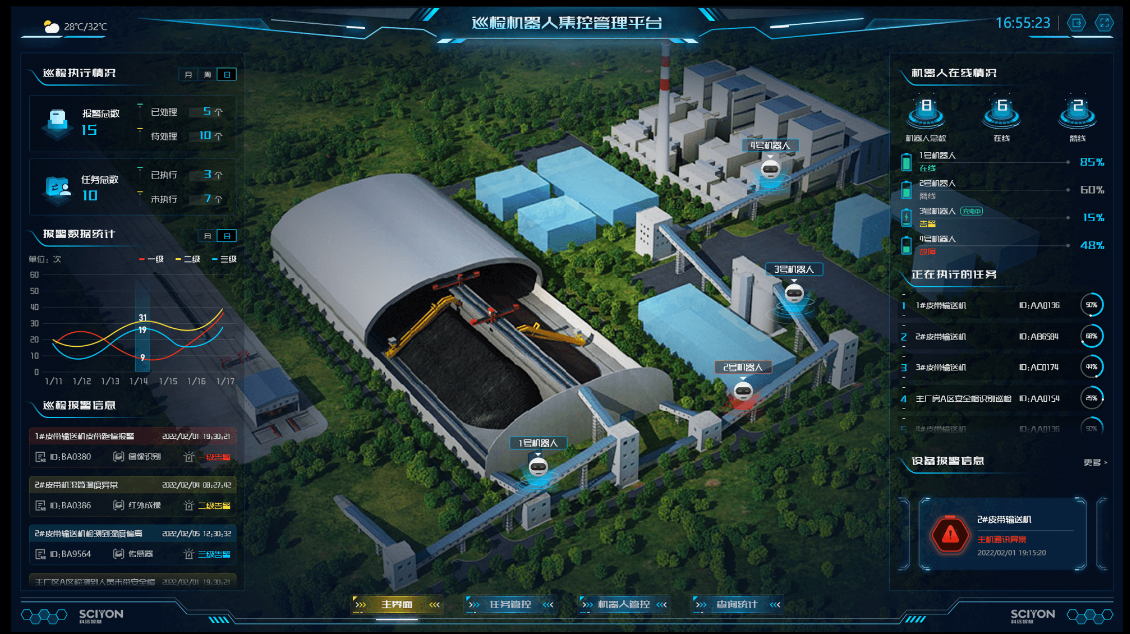Viewport: 1130px width, 634px height.
Task: Open 更多 in the 设备报警信息 panel
Action: tap(1095, 462)
